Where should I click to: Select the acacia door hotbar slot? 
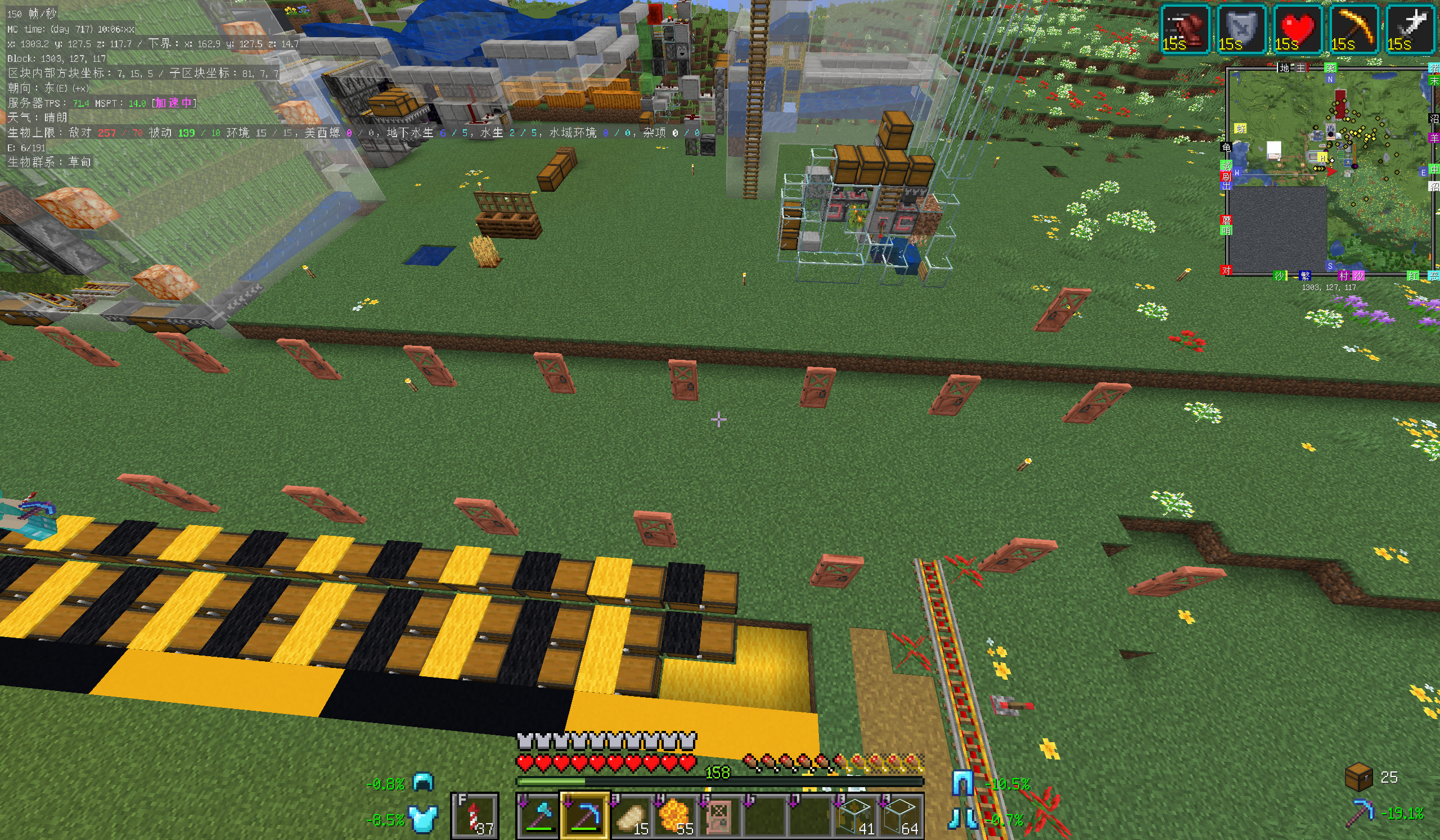tap(719, 815)
